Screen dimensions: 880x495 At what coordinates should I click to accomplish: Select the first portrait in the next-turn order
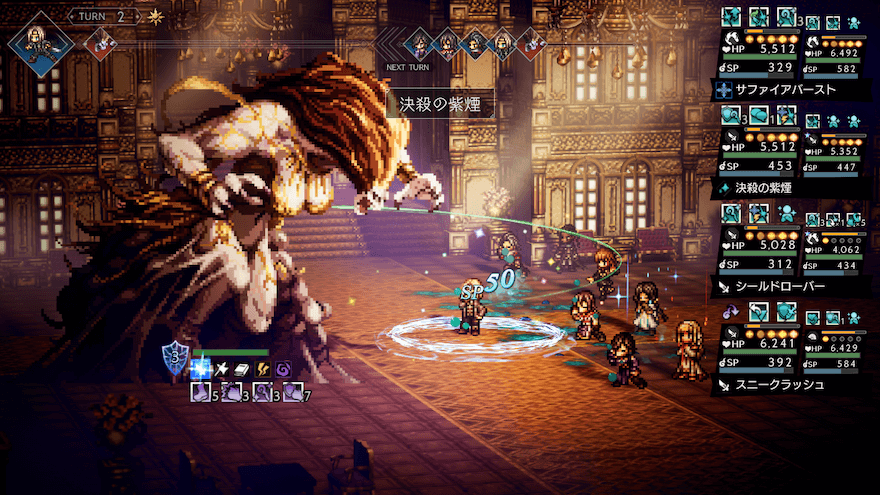coord(420,43)
